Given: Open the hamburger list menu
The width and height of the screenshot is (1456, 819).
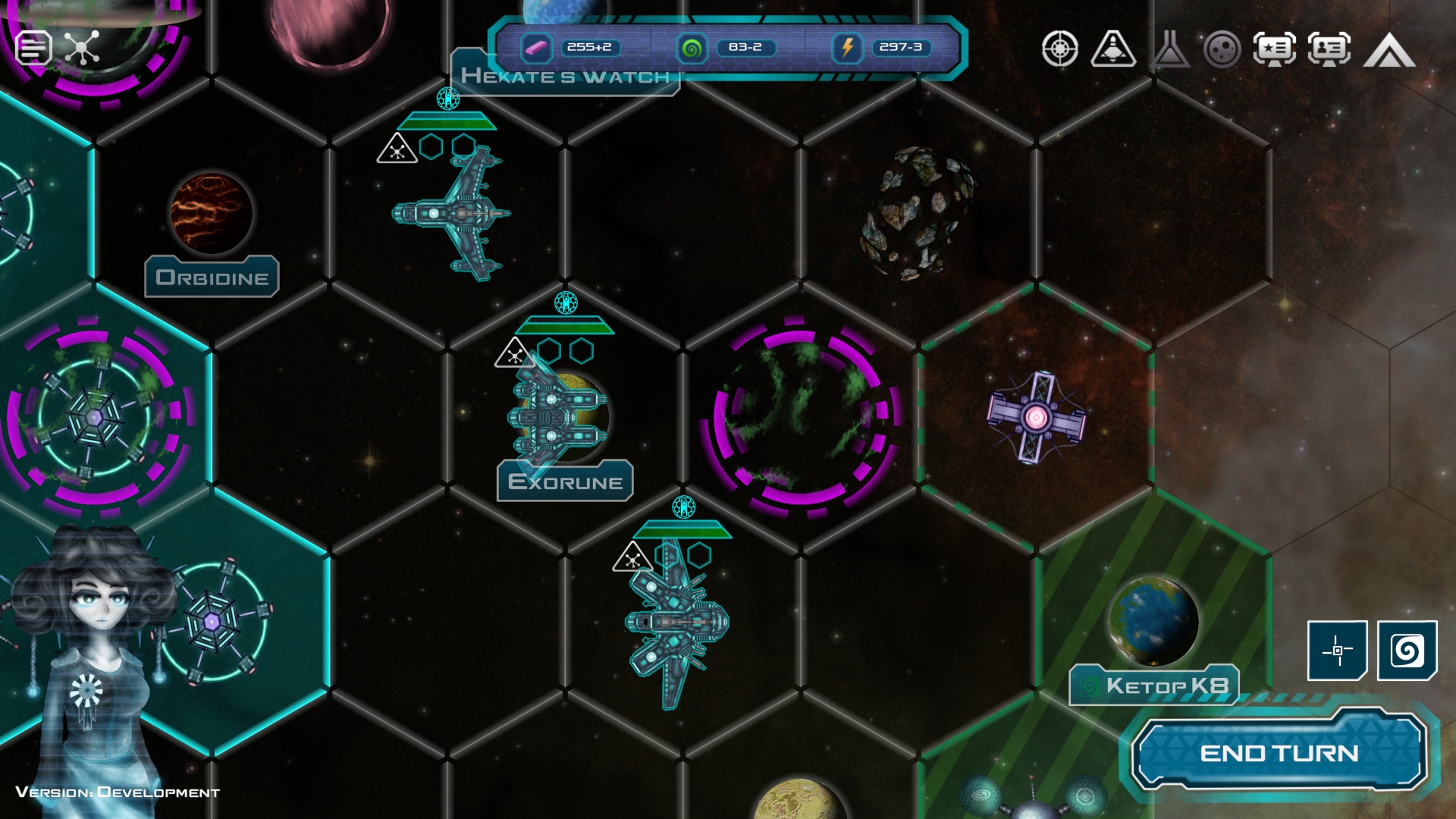Looking at the screenshot, I should (x=33, y=49).
